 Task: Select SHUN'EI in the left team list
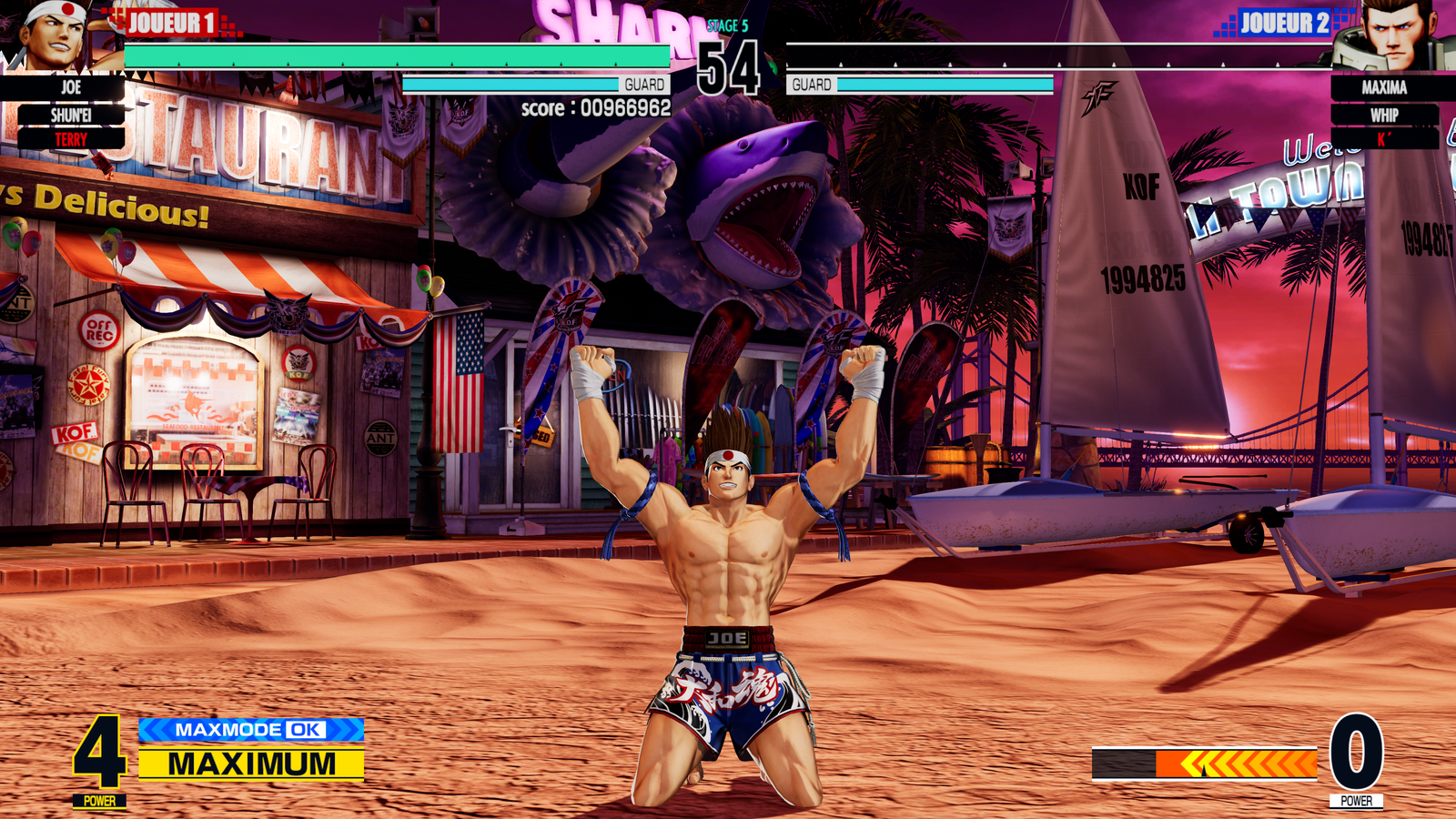pos(71,116)
